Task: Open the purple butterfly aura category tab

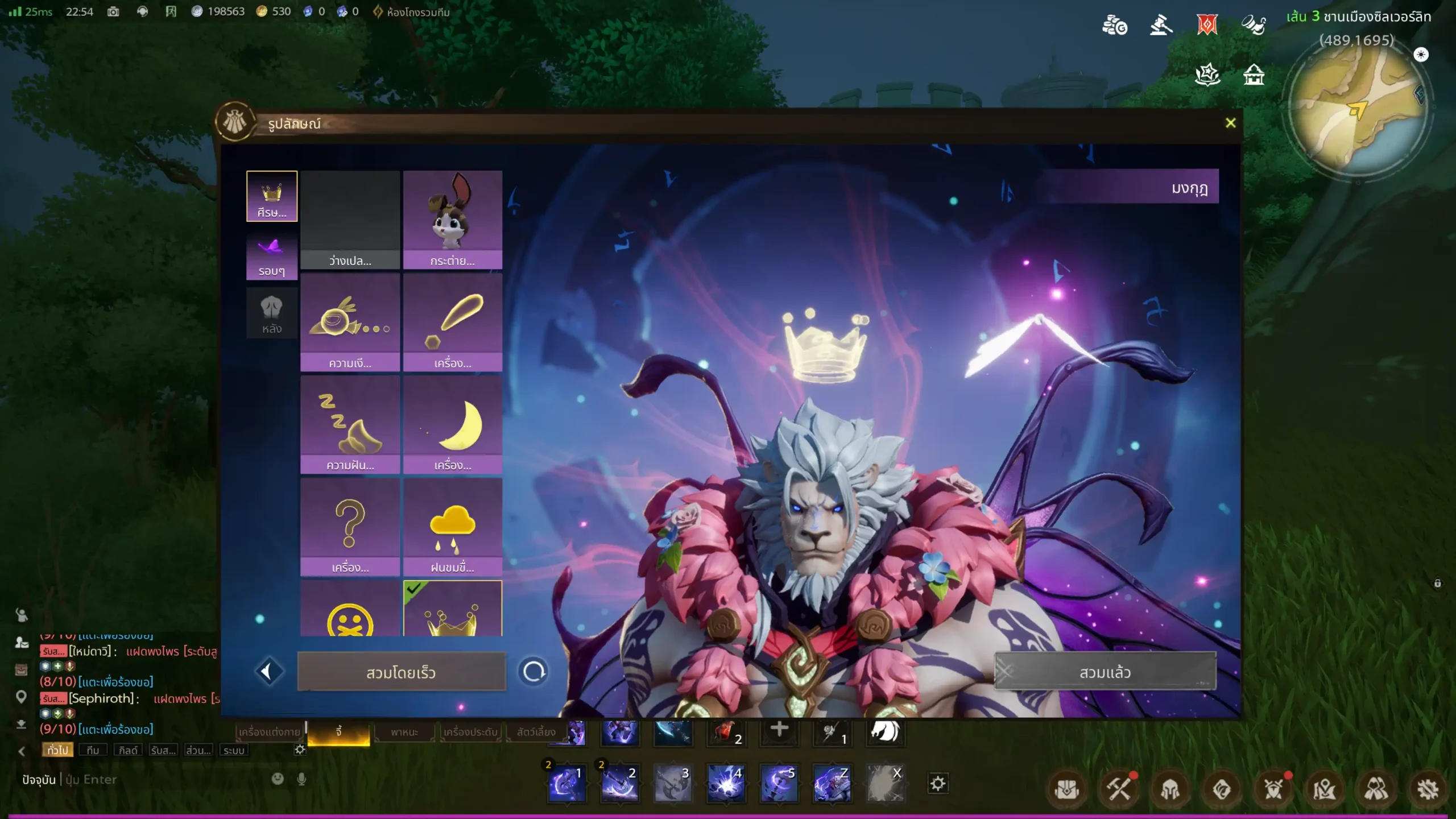Action: click(272, 255)
